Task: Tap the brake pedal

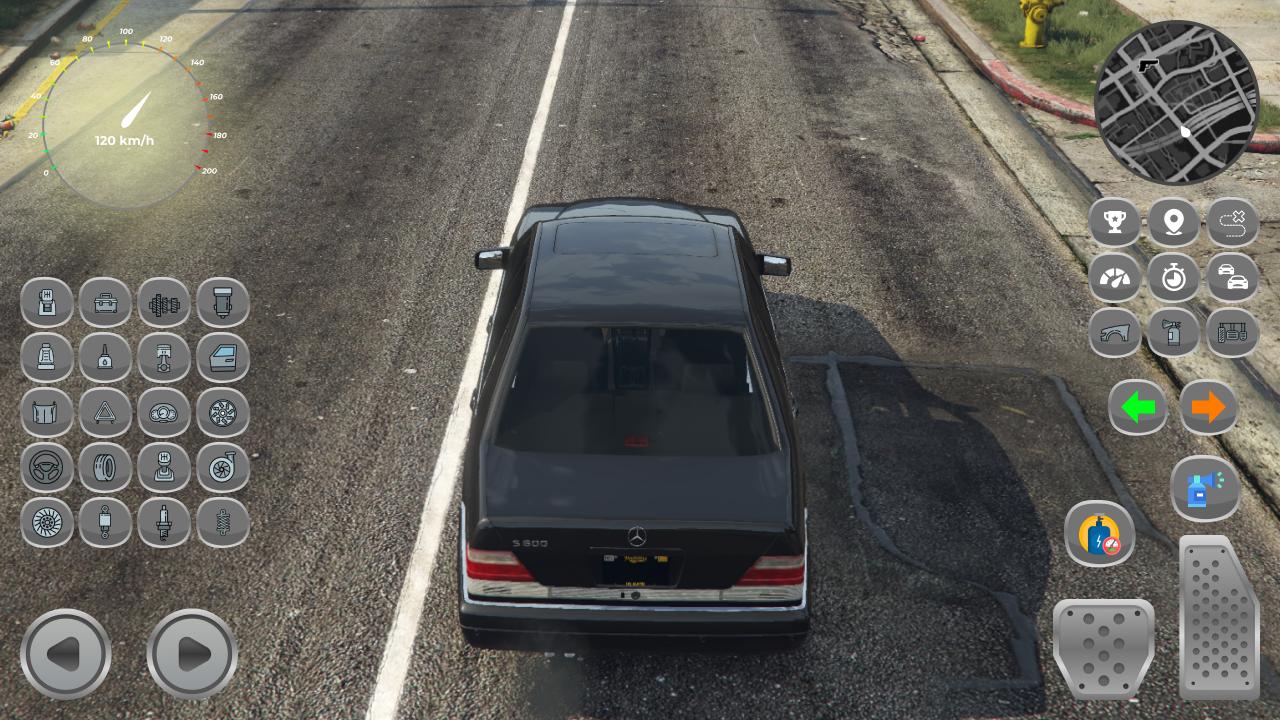Action: (1103, 647)
